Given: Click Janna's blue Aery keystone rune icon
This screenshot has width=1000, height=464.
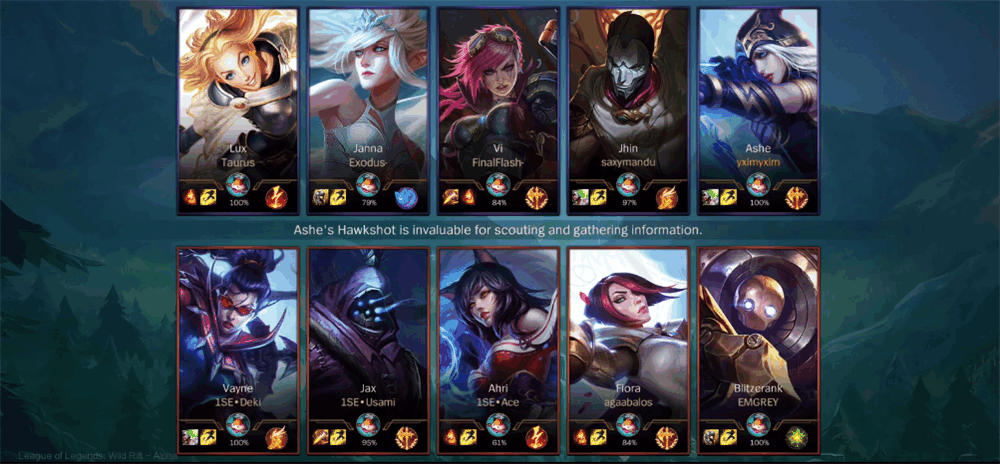Looking at the screenshot, I should [406, 196].
